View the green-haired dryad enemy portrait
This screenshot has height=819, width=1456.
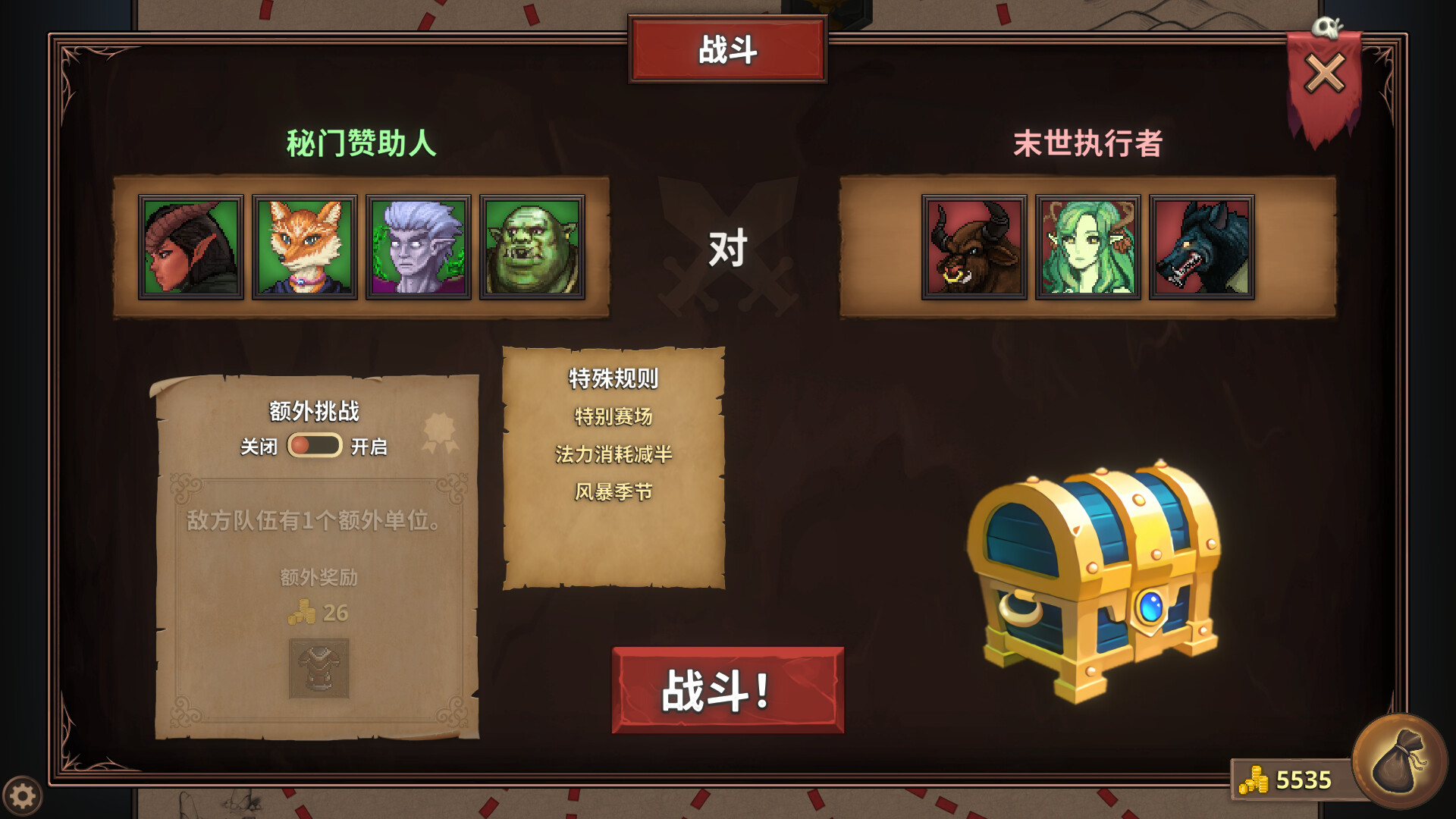tap(1087, 246)
